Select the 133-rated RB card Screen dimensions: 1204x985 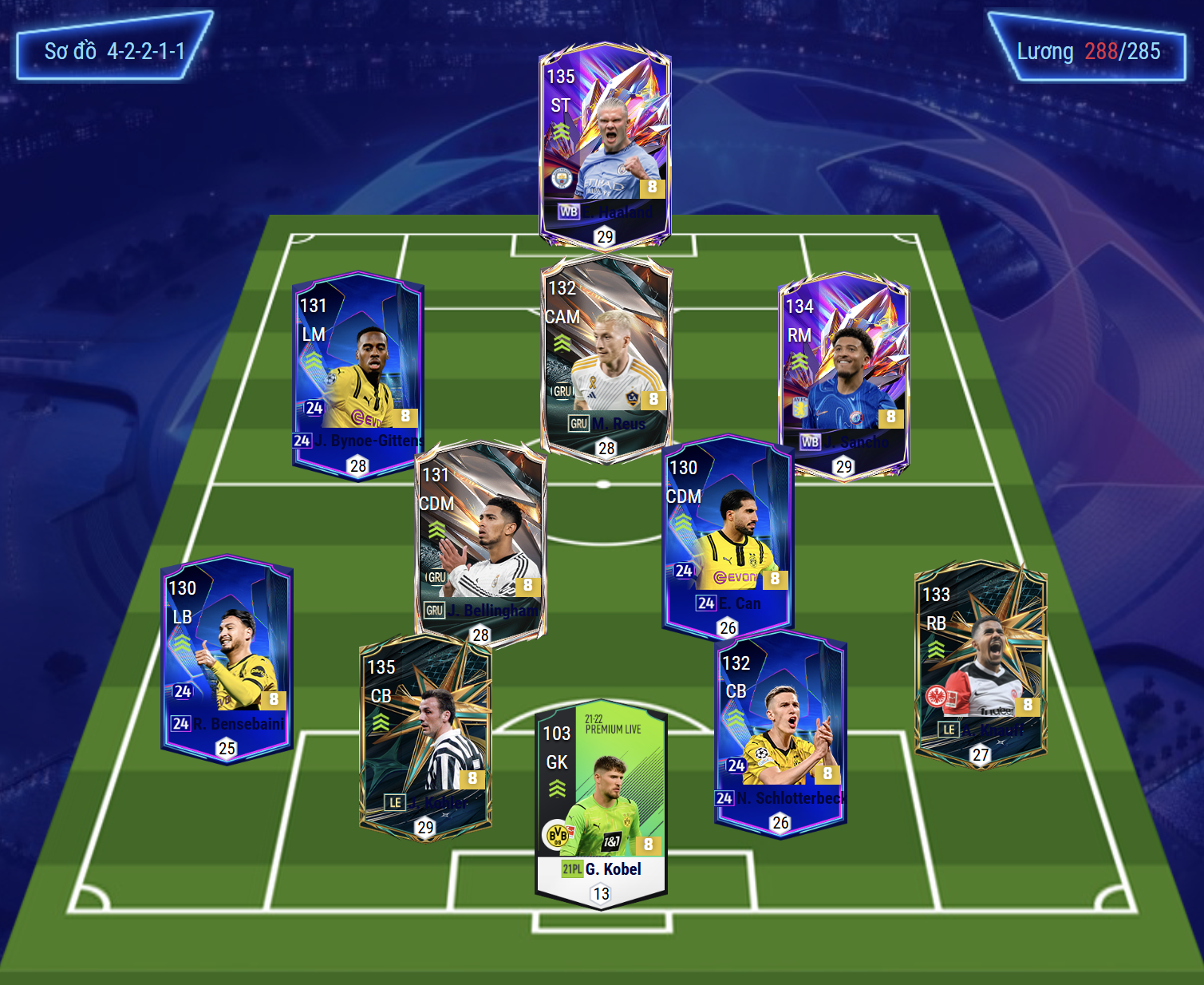coord(980,661)
